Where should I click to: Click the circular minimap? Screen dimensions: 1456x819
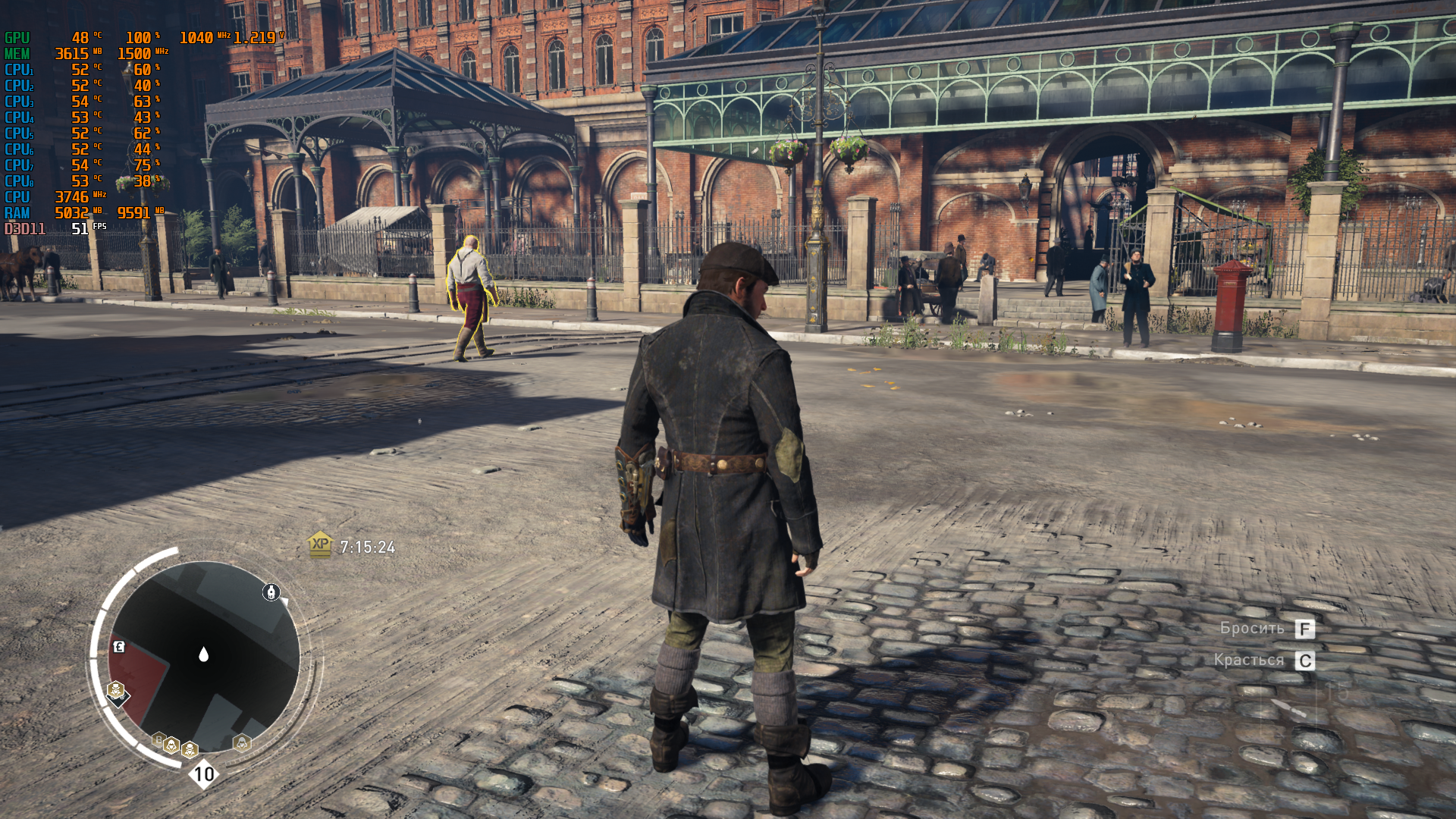[x=203, y=657]
